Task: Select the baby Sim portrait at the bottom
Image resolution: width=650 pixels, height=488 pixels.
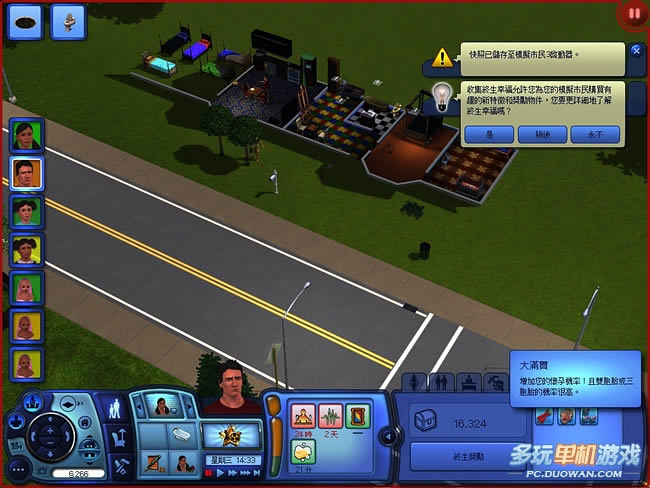Action: [25, 361]
